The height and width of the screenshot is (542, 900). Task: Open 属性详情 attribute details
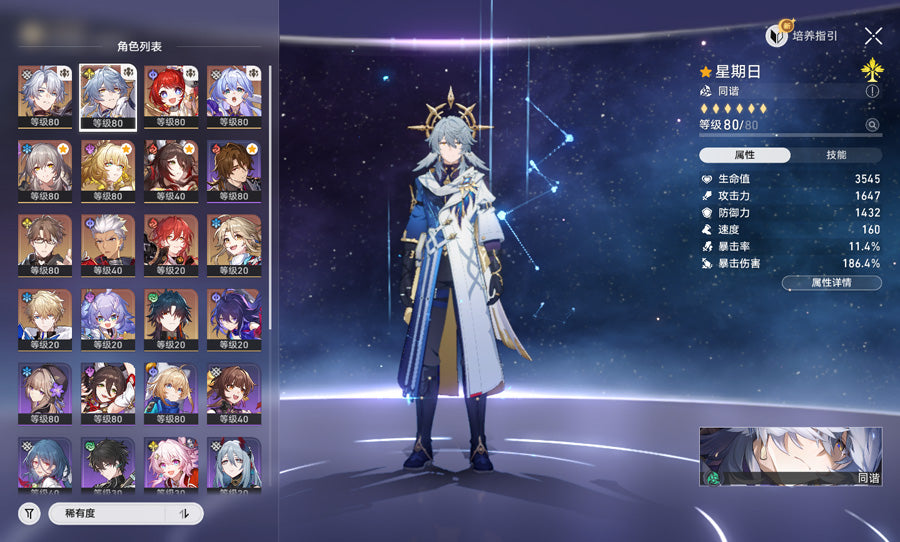click(831, 283)
